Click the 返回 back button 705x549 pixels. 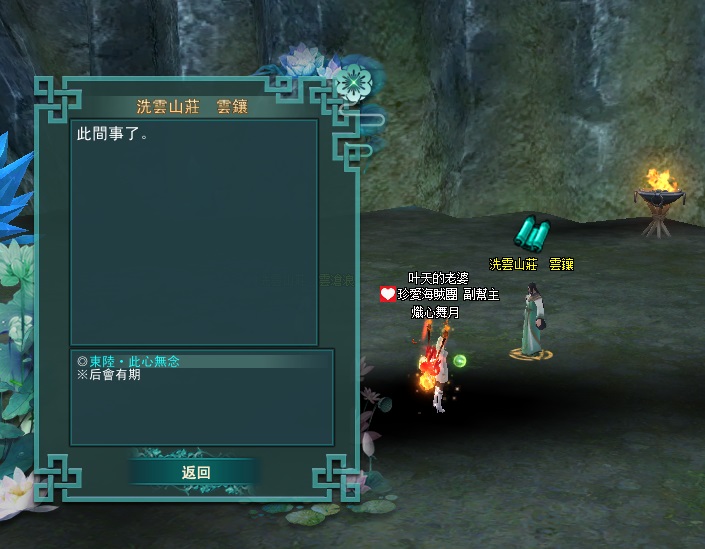point(196,472)
